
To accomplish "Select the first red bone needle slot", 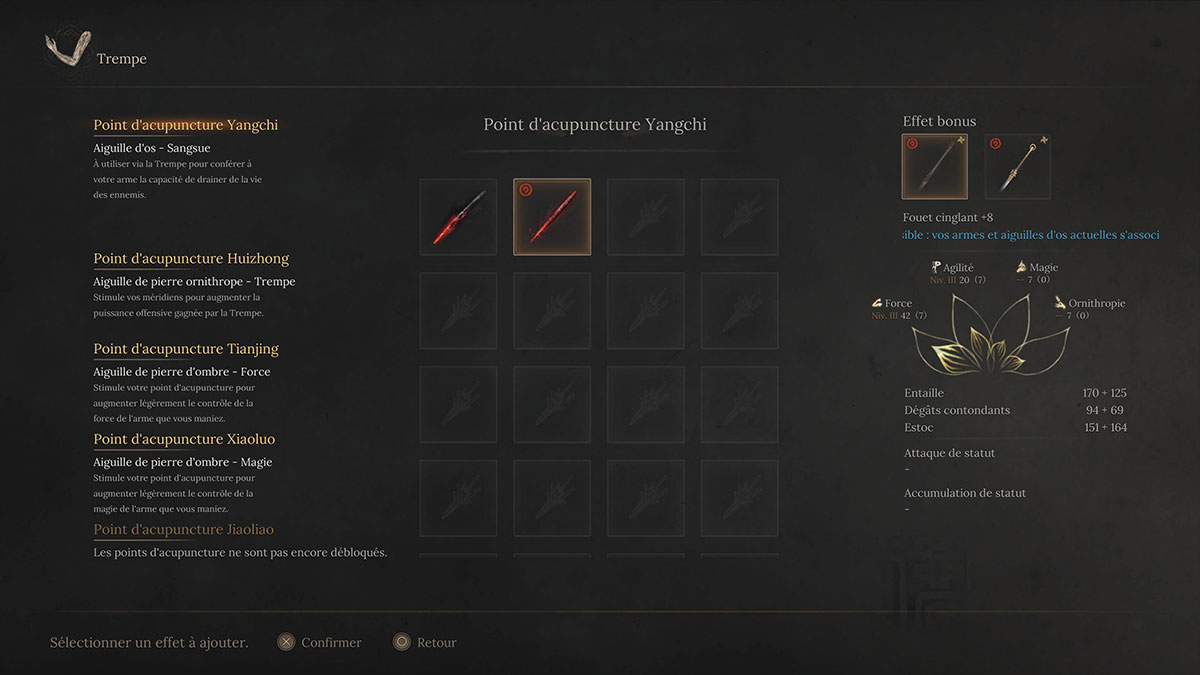I will (458, 217).
